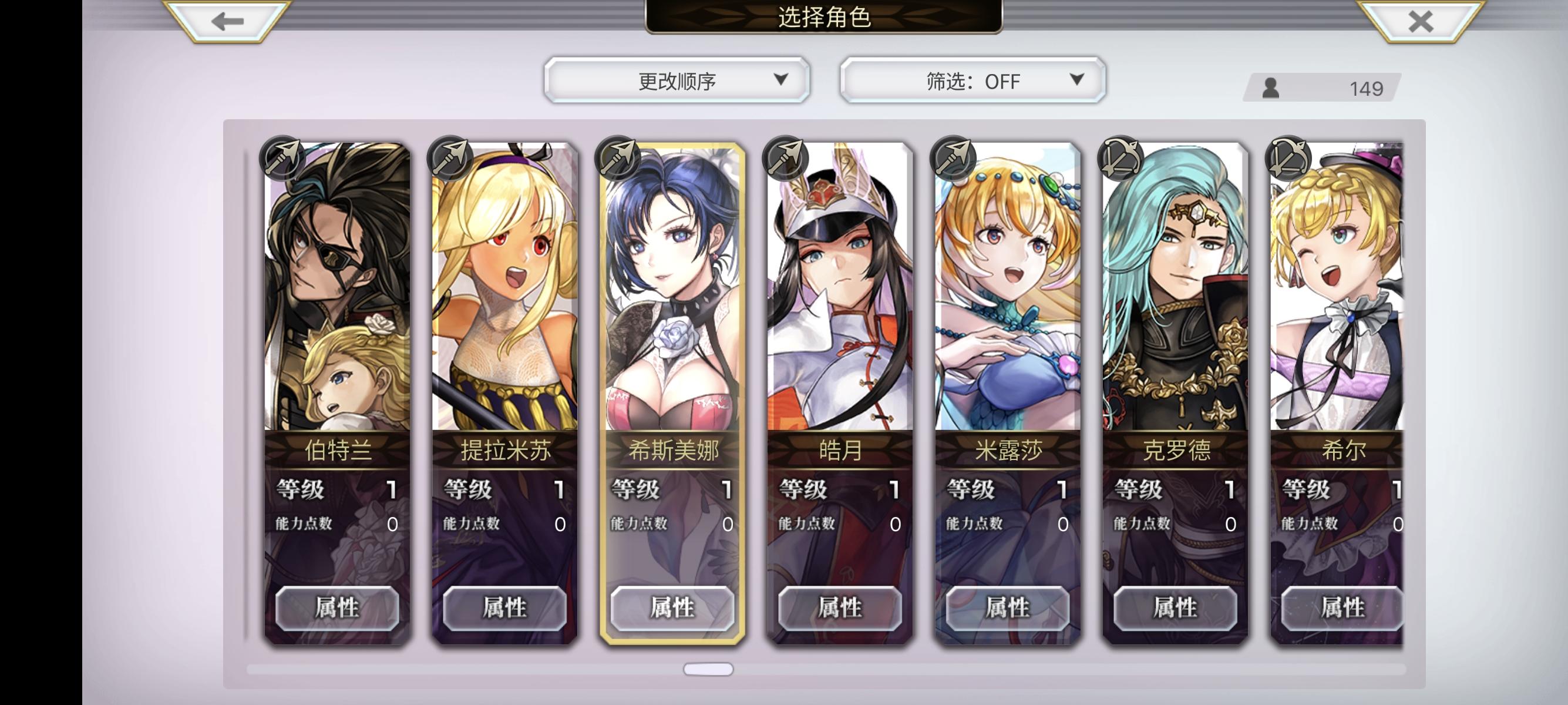Click the person icon next to the 149 count
Viewport: 1568px width, 705px height.
(1272, 88)
